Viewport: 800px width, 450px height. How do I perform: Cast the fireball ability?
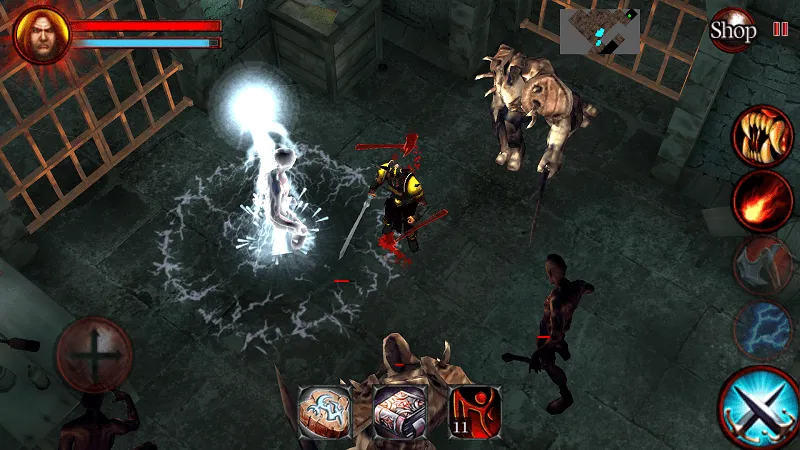tap(762, 201)
